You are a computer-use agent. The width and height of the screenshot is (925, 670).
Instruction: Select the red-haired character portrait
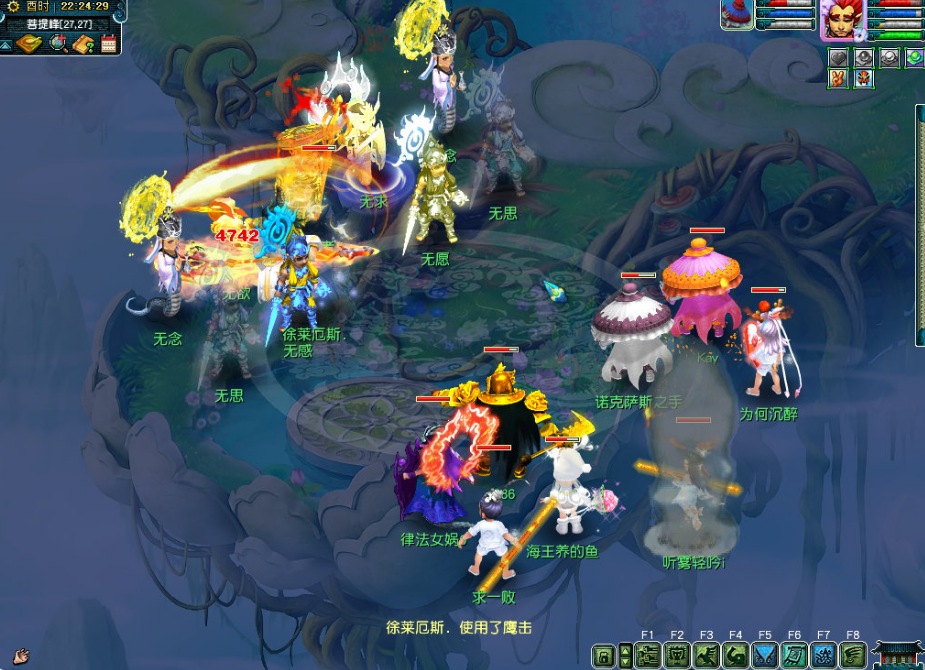(x=838, y=20)
